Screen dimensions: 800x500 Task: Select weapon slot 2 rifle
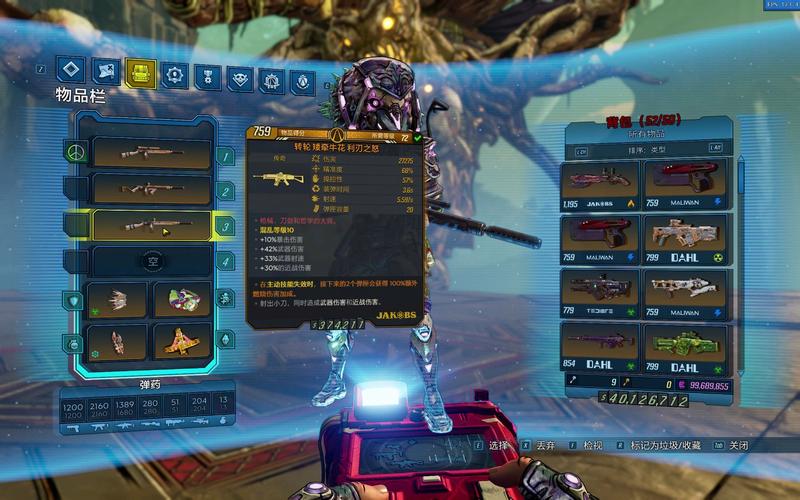click(x=152, y=189)
